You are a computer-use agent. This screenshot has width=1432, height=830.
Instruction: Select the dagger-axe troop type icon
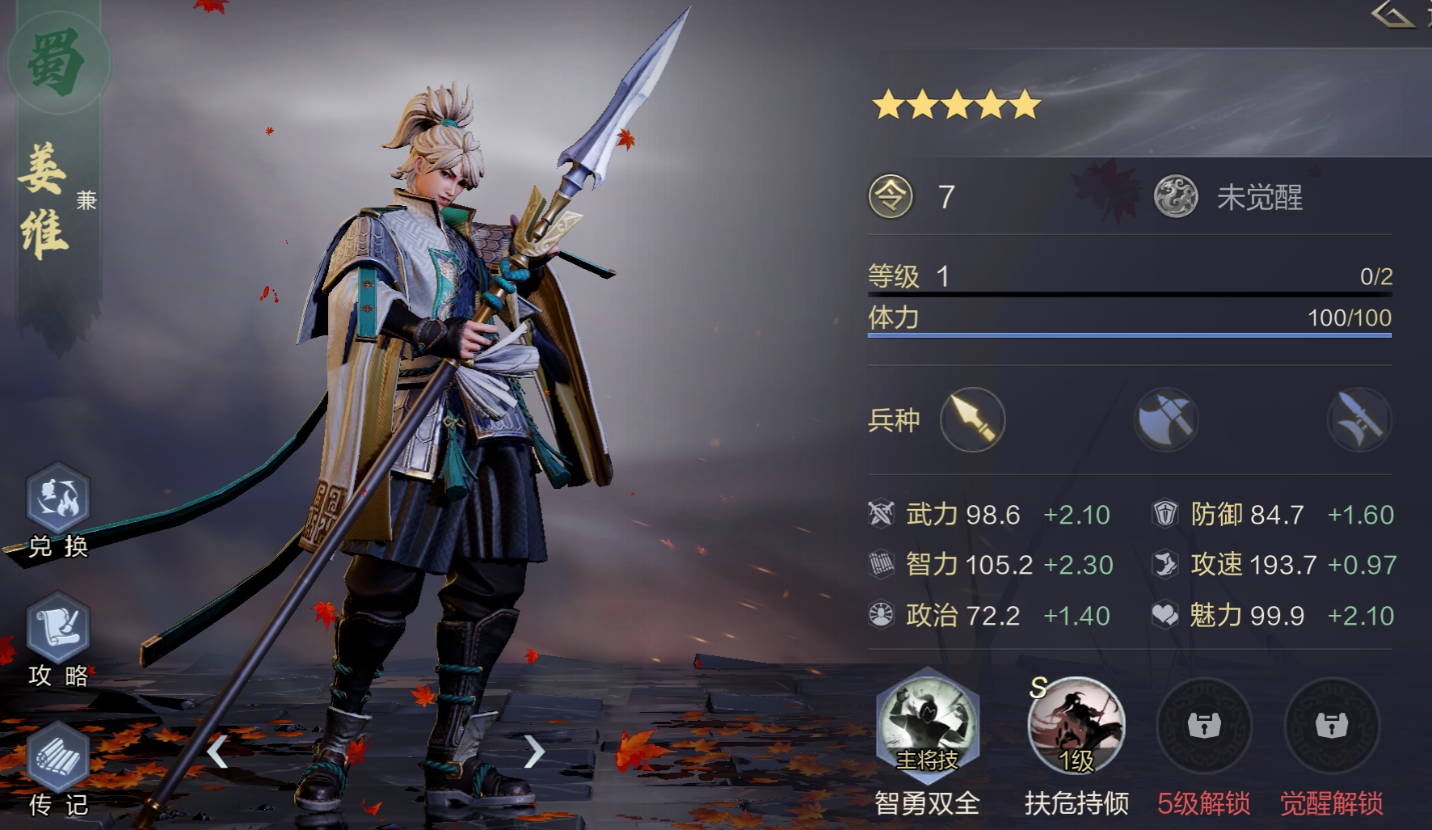tap(1359, 420)
